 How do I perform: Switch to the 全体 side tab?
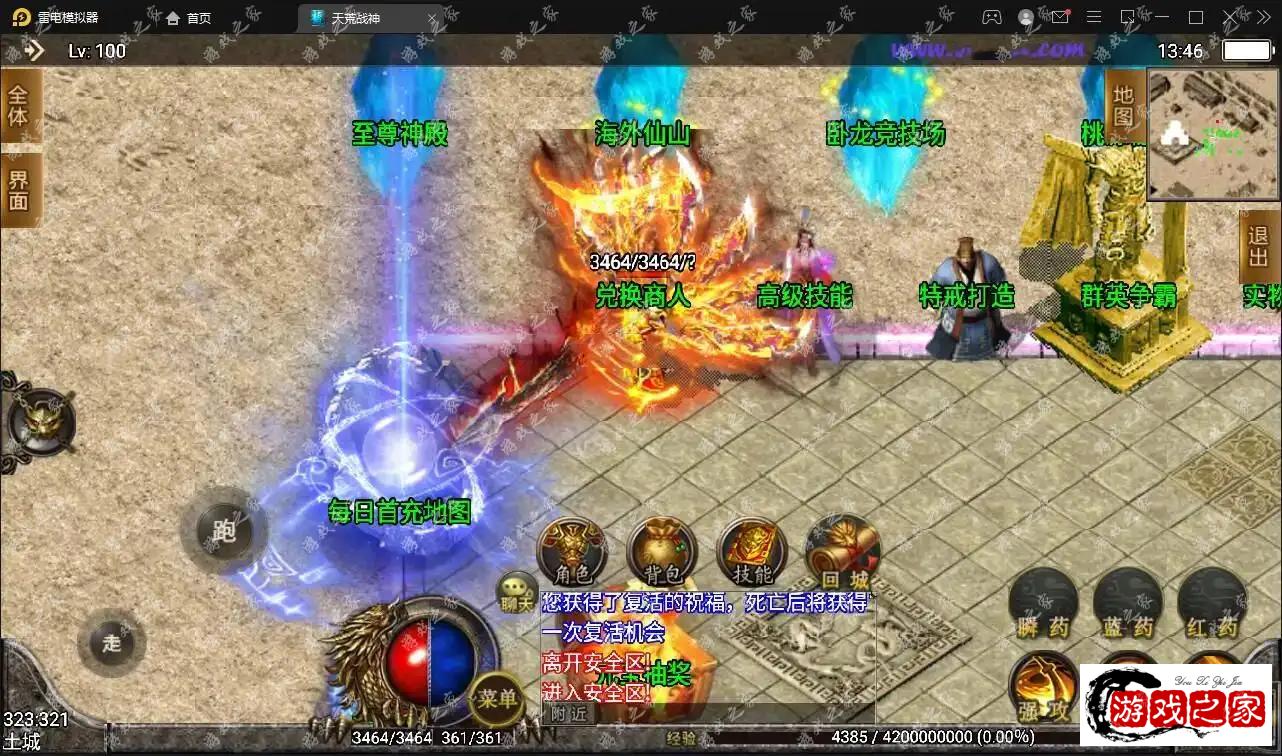click(19, 106)
